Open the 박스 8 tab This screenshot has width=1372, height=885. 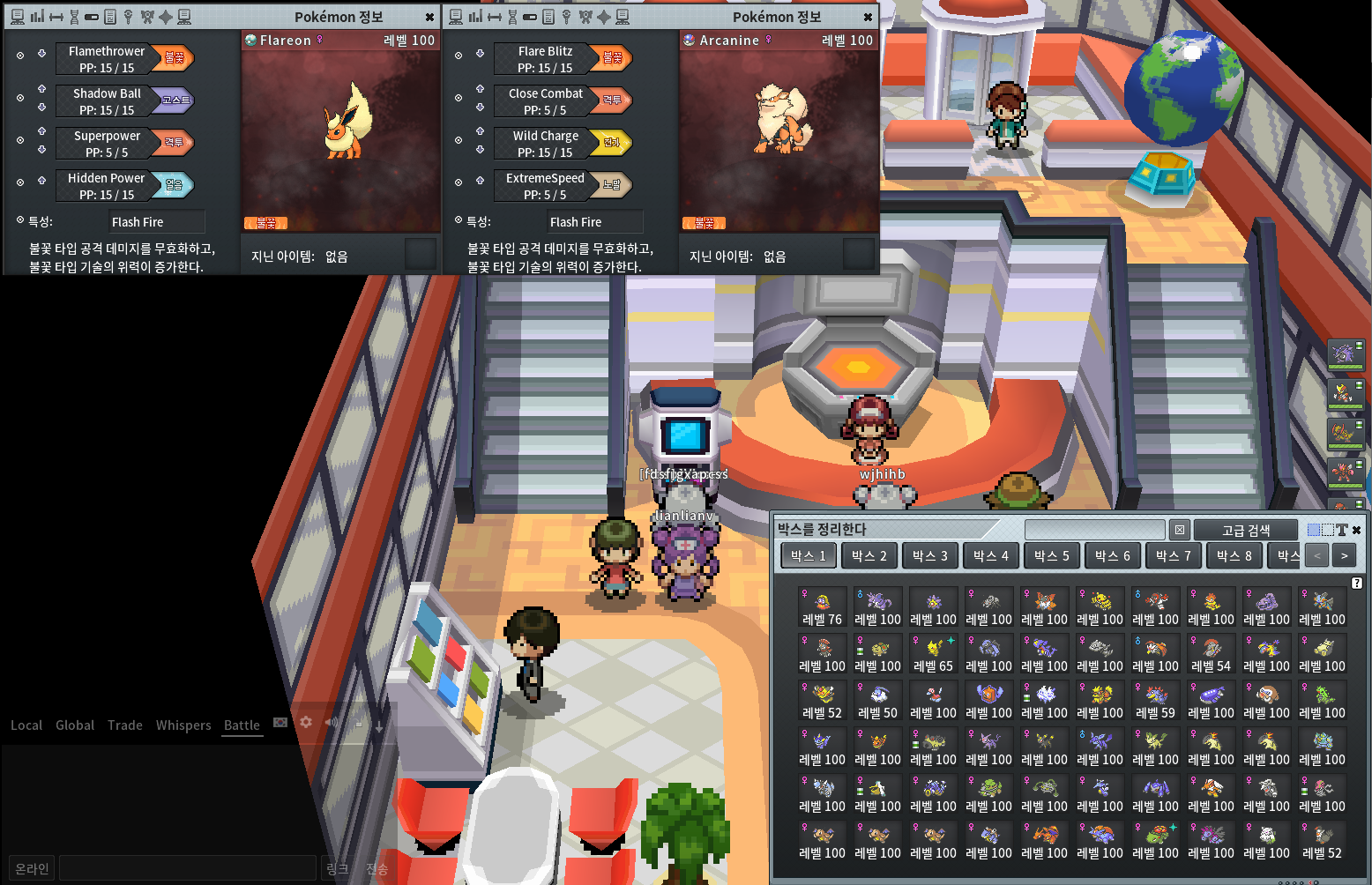(1234, 555)
